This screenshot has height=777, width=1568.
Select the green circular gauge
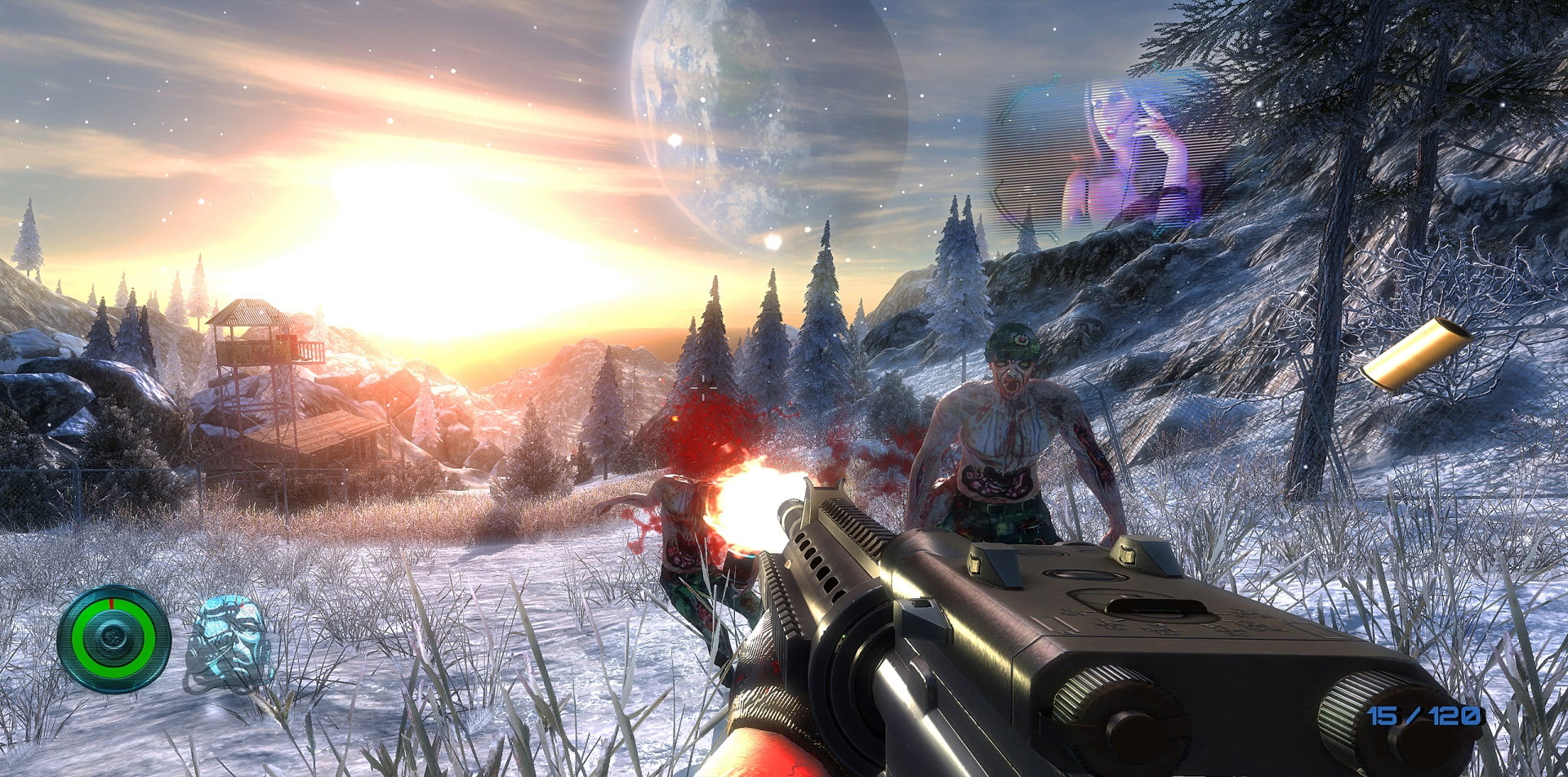click(114, 639)
